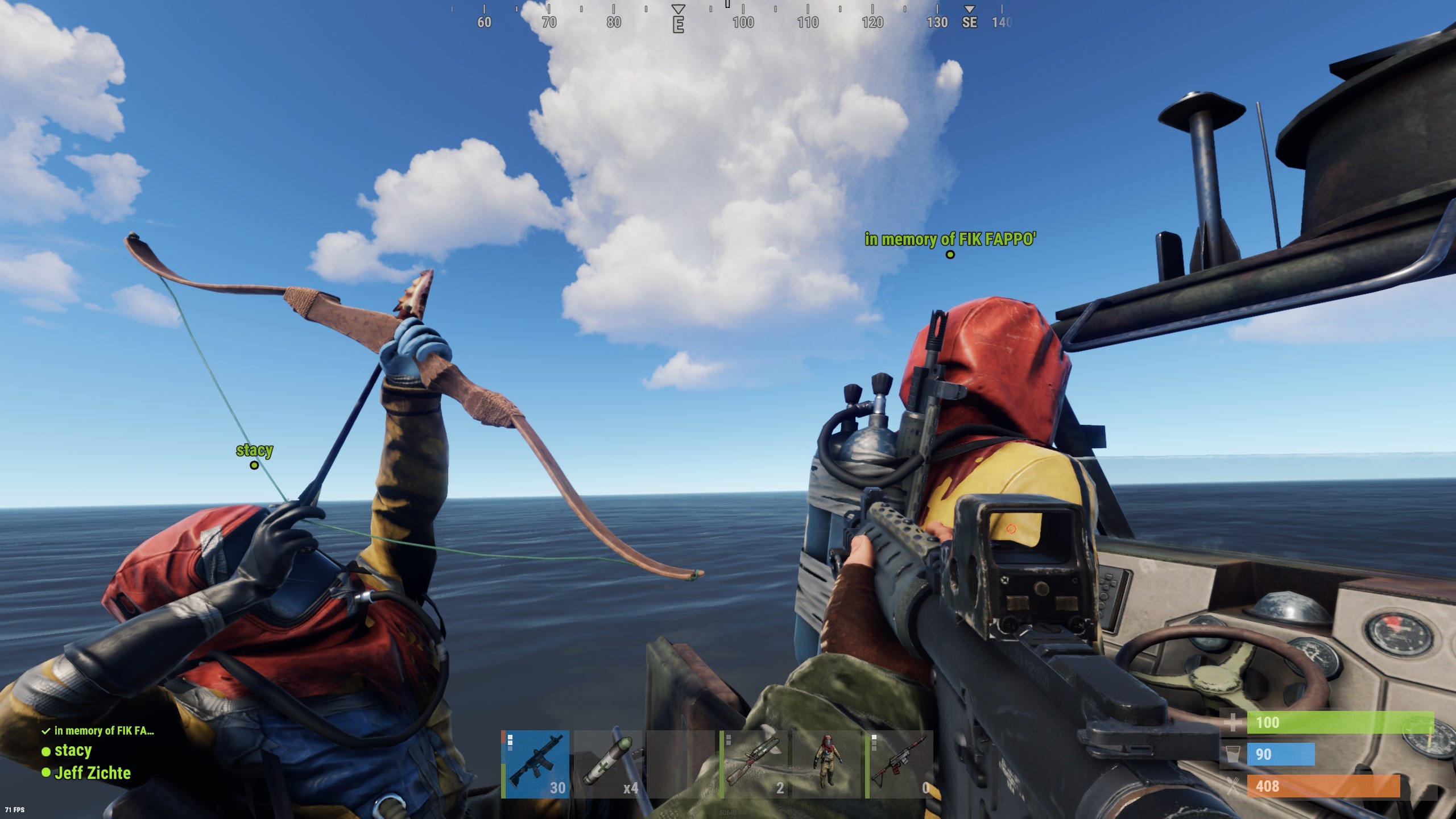Click the triangle marker above the E heading
This screenshot has height=819, width=1456.
pos(678,8)
